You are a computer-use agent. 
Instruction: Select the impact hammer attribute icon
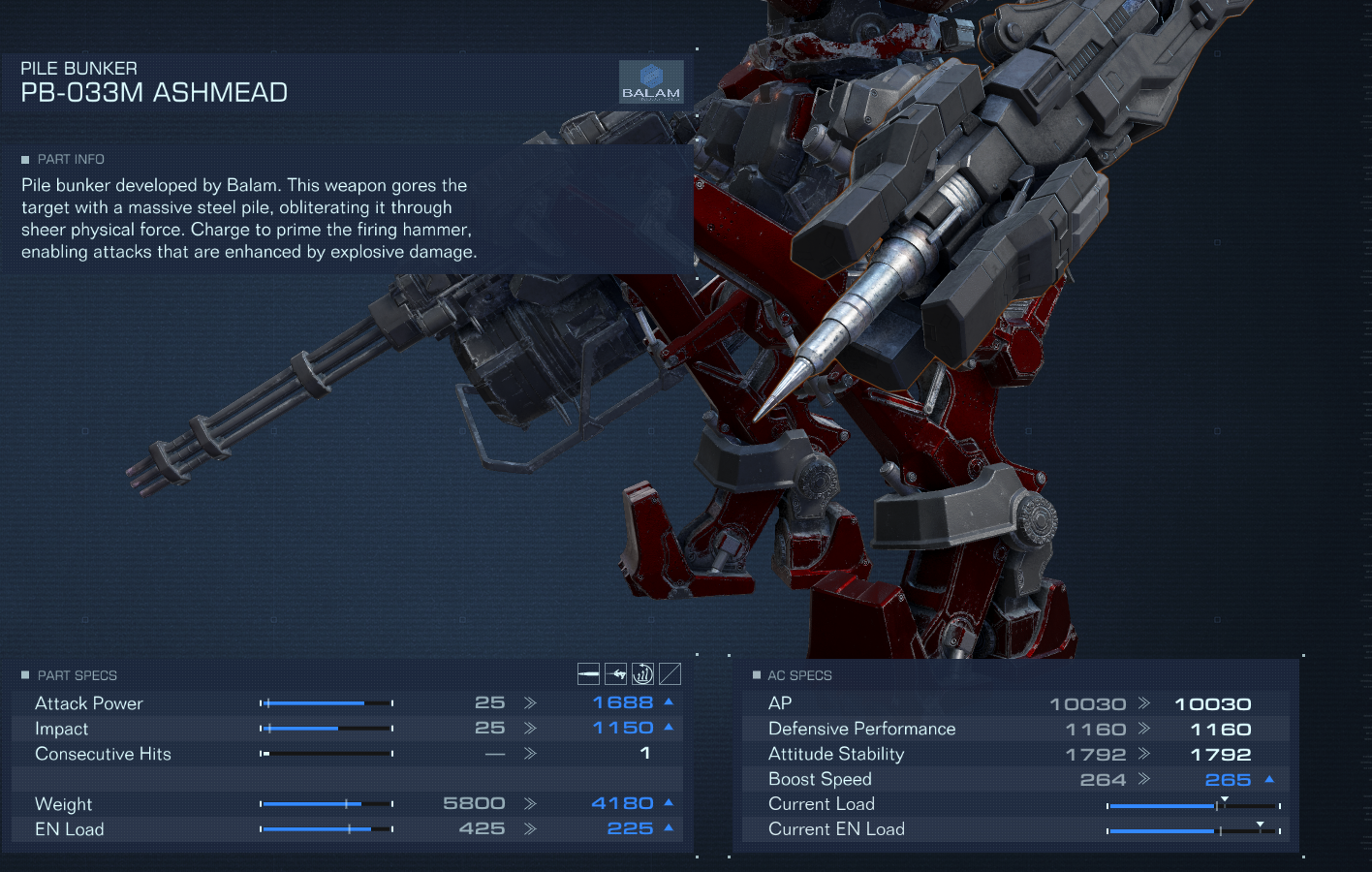pyautogui.click(x=615, y=673)
